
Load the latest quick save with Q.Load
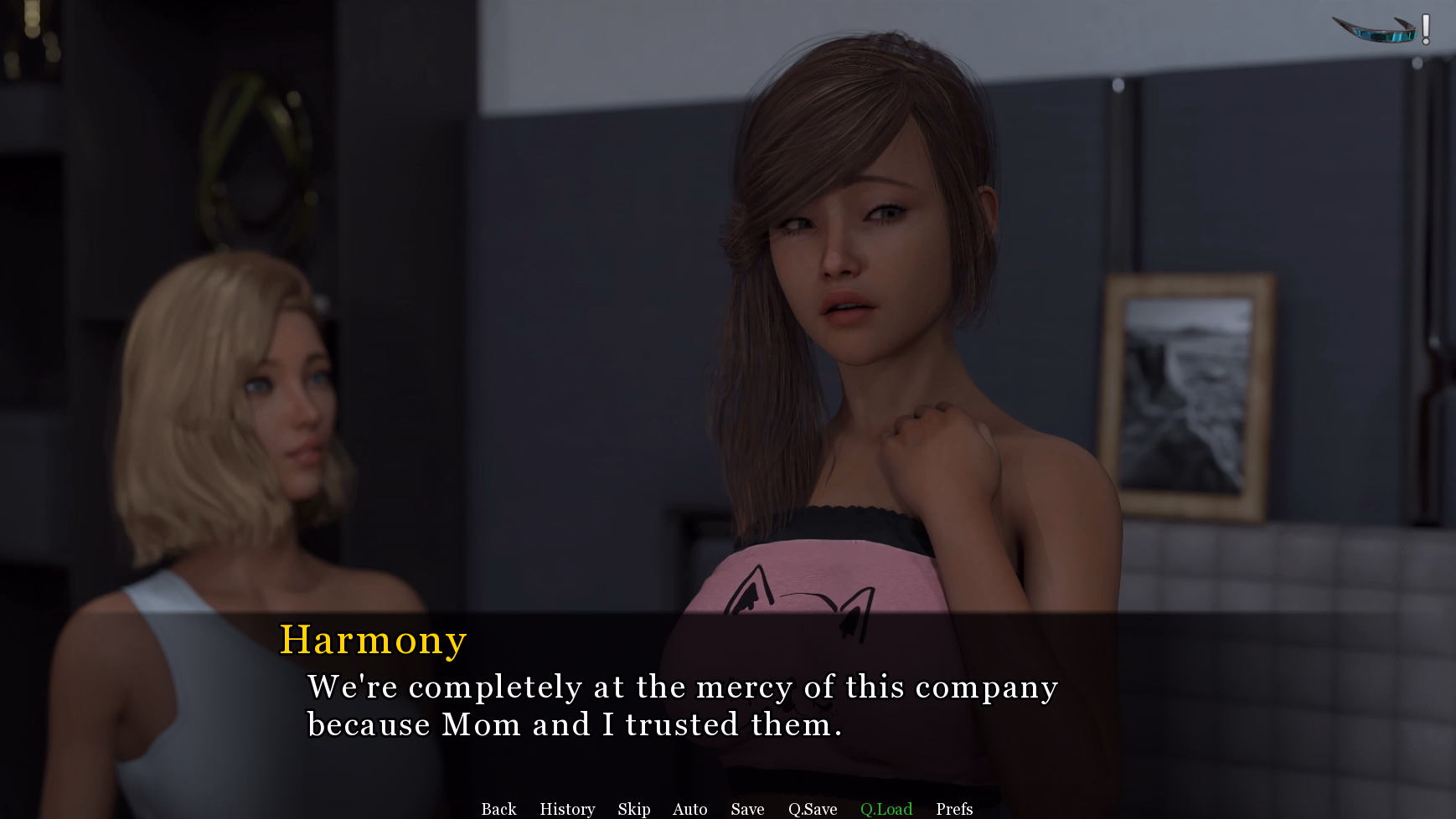pos(885,809)
